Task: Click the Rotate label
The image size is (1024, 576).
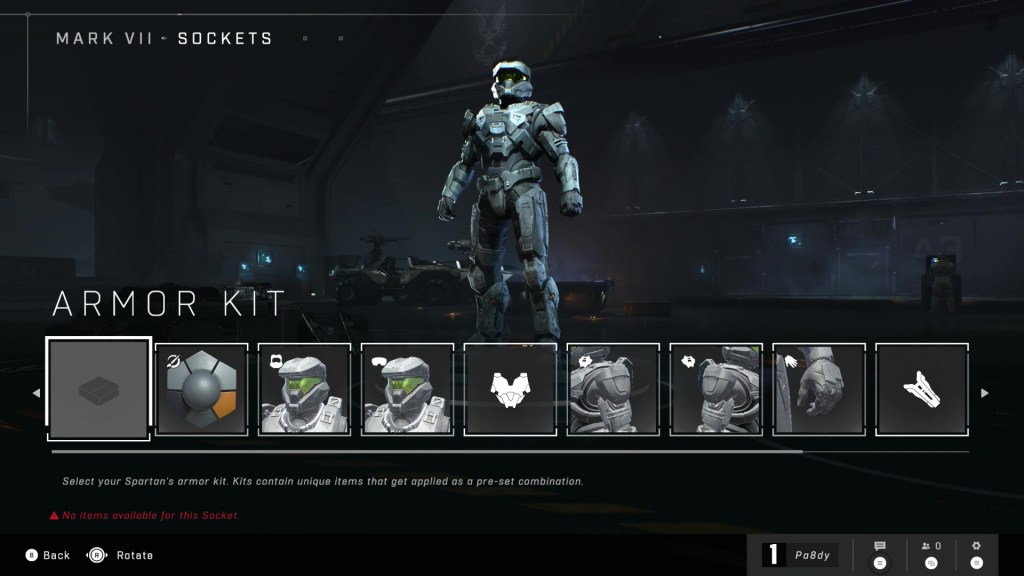Action: pos(134,555)
